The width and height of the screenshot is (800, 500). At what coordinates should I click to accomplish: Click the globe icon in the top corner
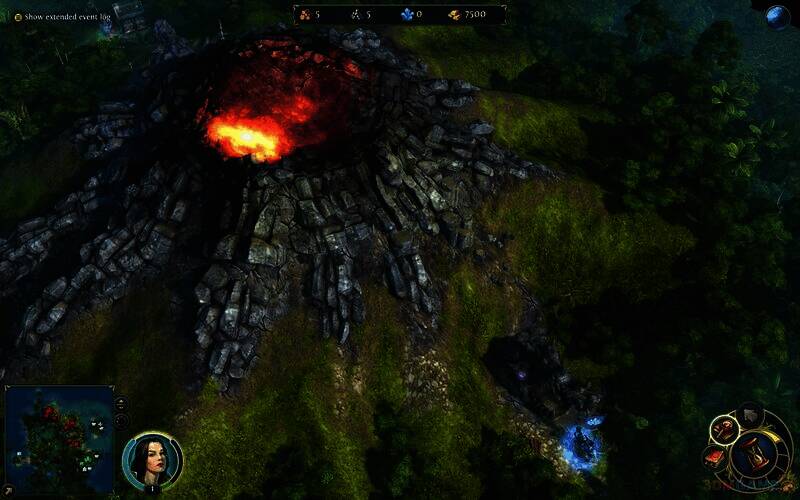tap(777, 16)
